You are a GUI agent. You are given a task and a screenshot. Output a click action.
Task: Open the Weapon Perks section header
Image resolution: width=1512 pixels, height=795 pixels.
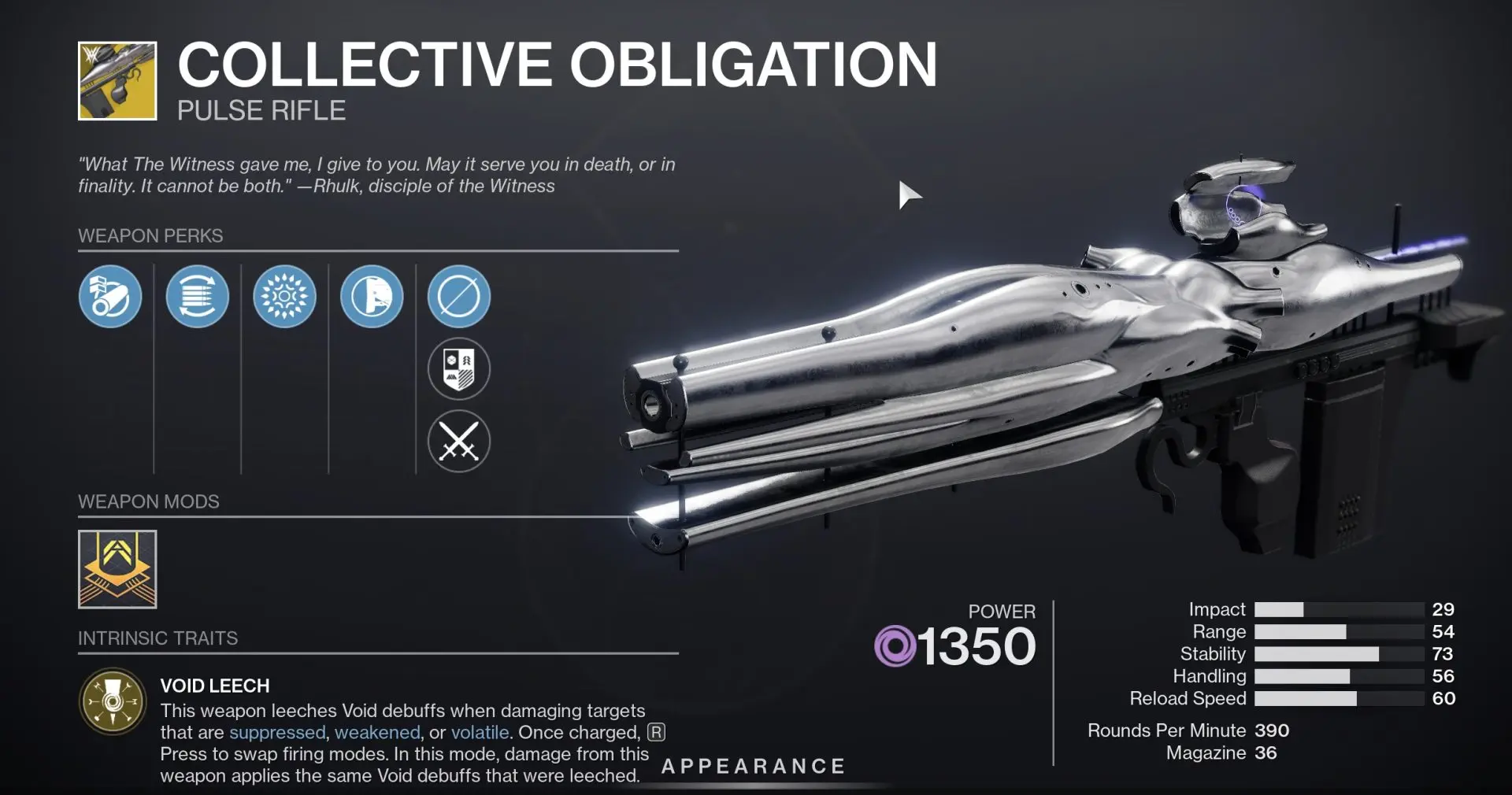(x=150, y=235)
